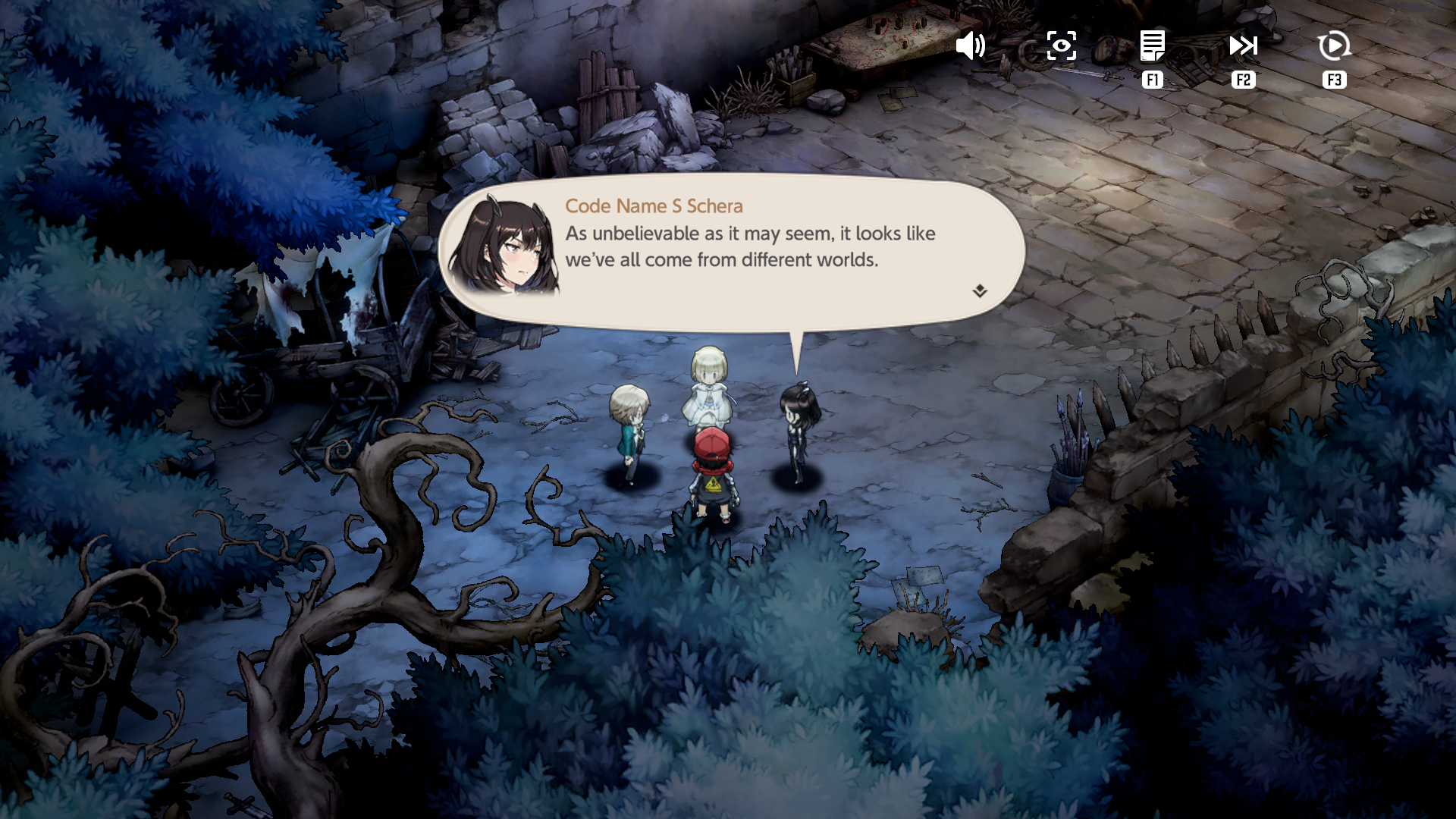Screen dimensions: 1456x819
Task: Skip the cutscene with the fast-forward icon
Action: (1243, 46)
